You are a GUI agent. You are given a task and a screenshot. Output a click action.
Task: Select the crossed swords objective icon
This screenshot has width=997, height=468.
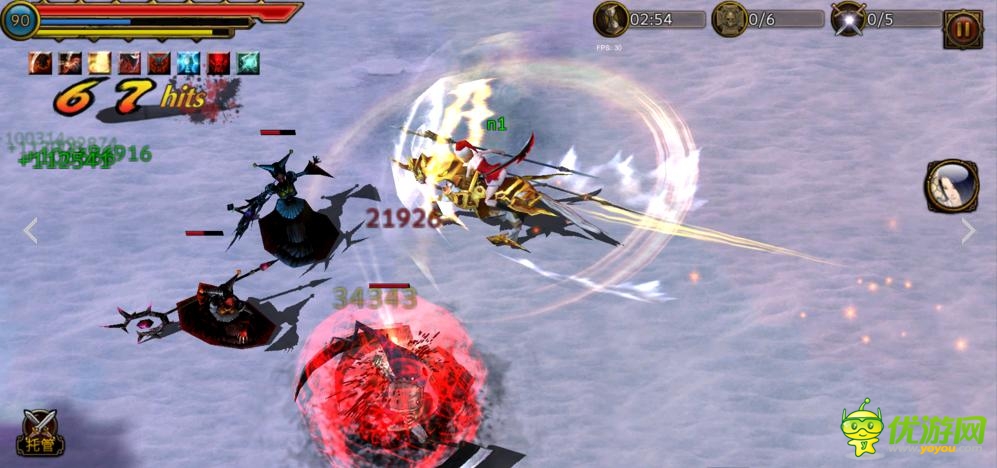848,19
